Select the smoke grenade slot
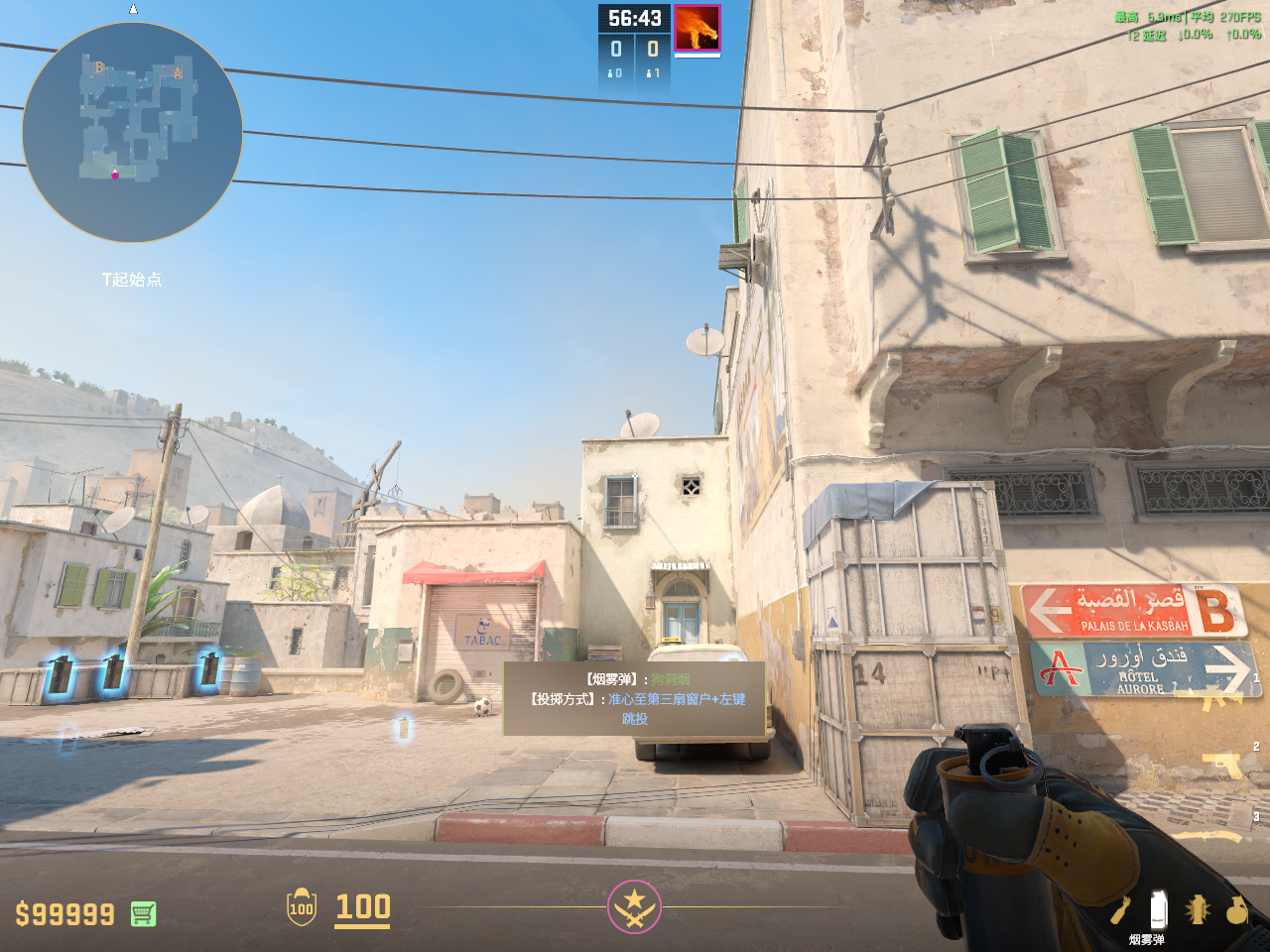 tap(1157, 909)
